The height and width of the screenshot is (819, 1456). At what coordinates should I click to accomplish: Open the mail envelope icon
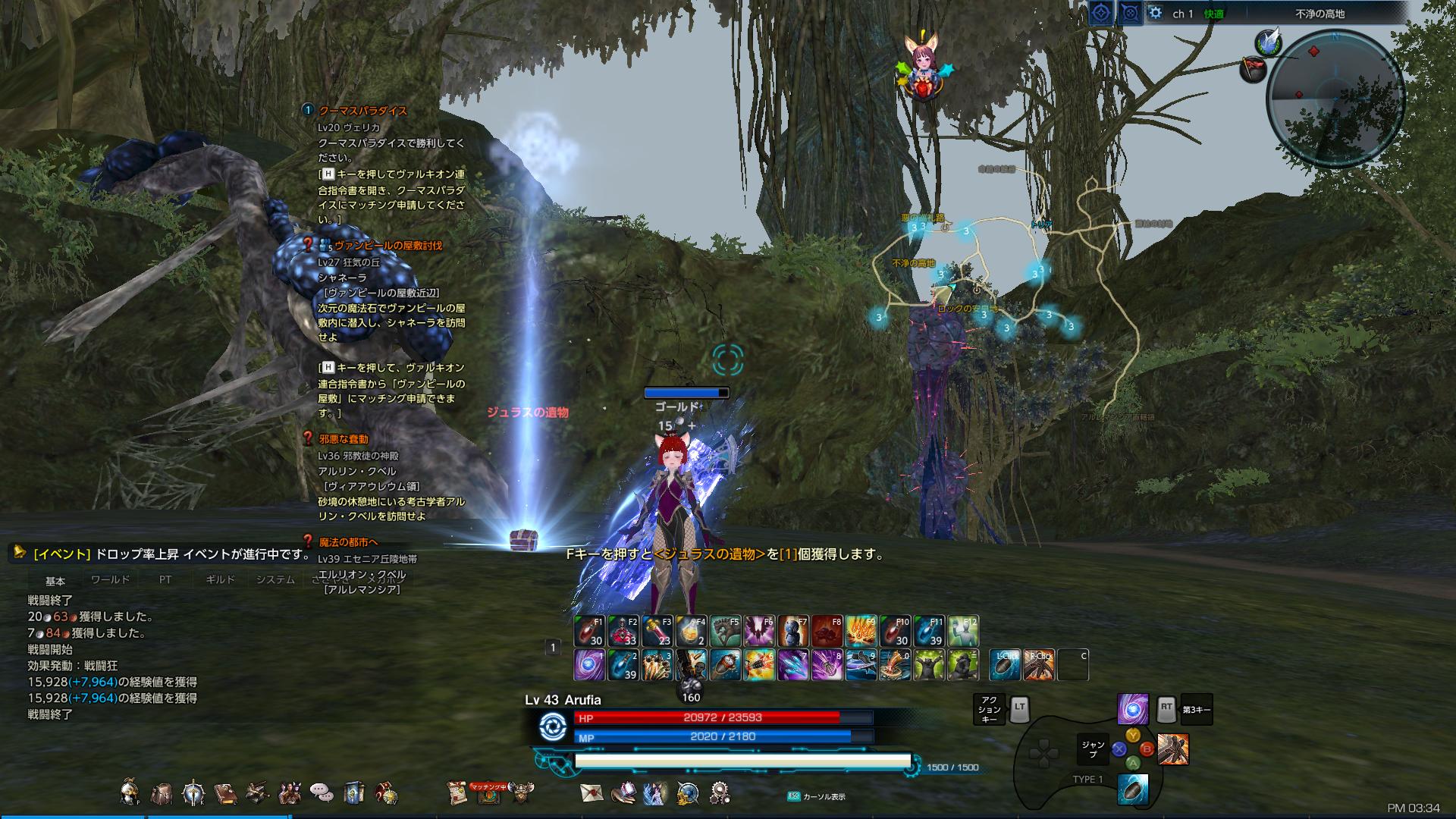592,794
